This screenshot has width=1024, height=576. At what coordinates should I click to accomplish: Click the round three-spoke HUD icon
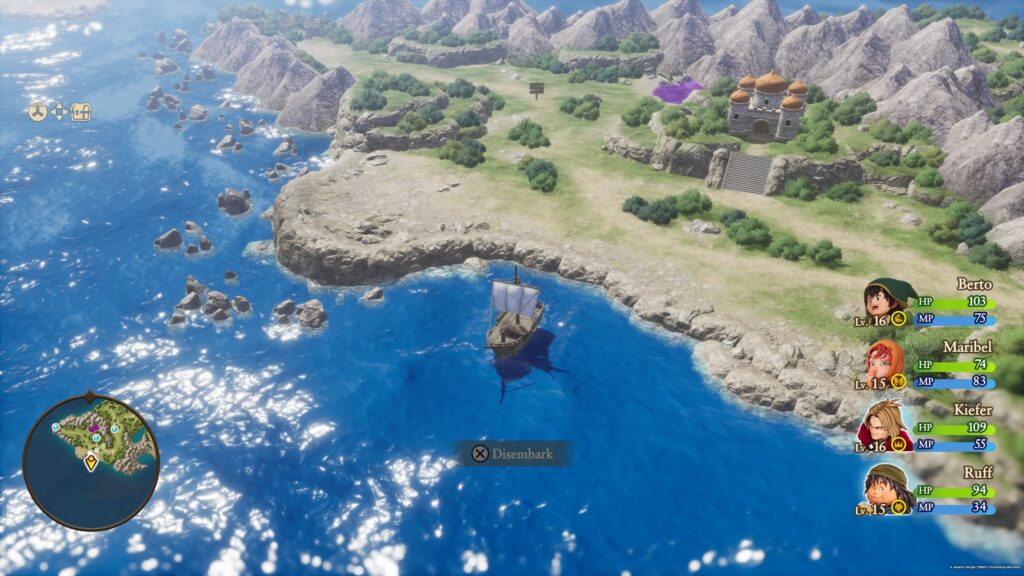click(x=37, y=112)
